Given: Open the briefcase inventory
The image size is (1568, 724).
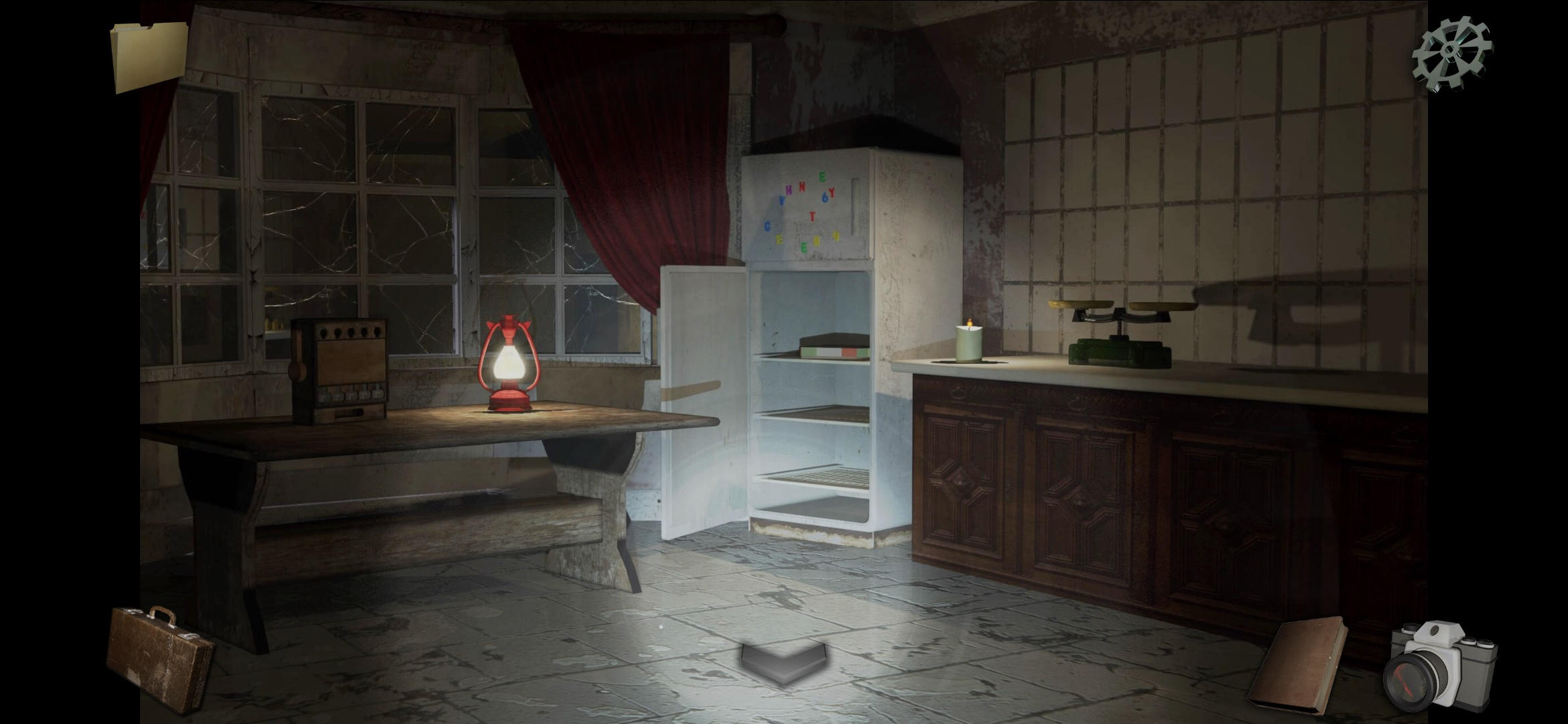Looking at the screenshot, I should coord(155,657).
